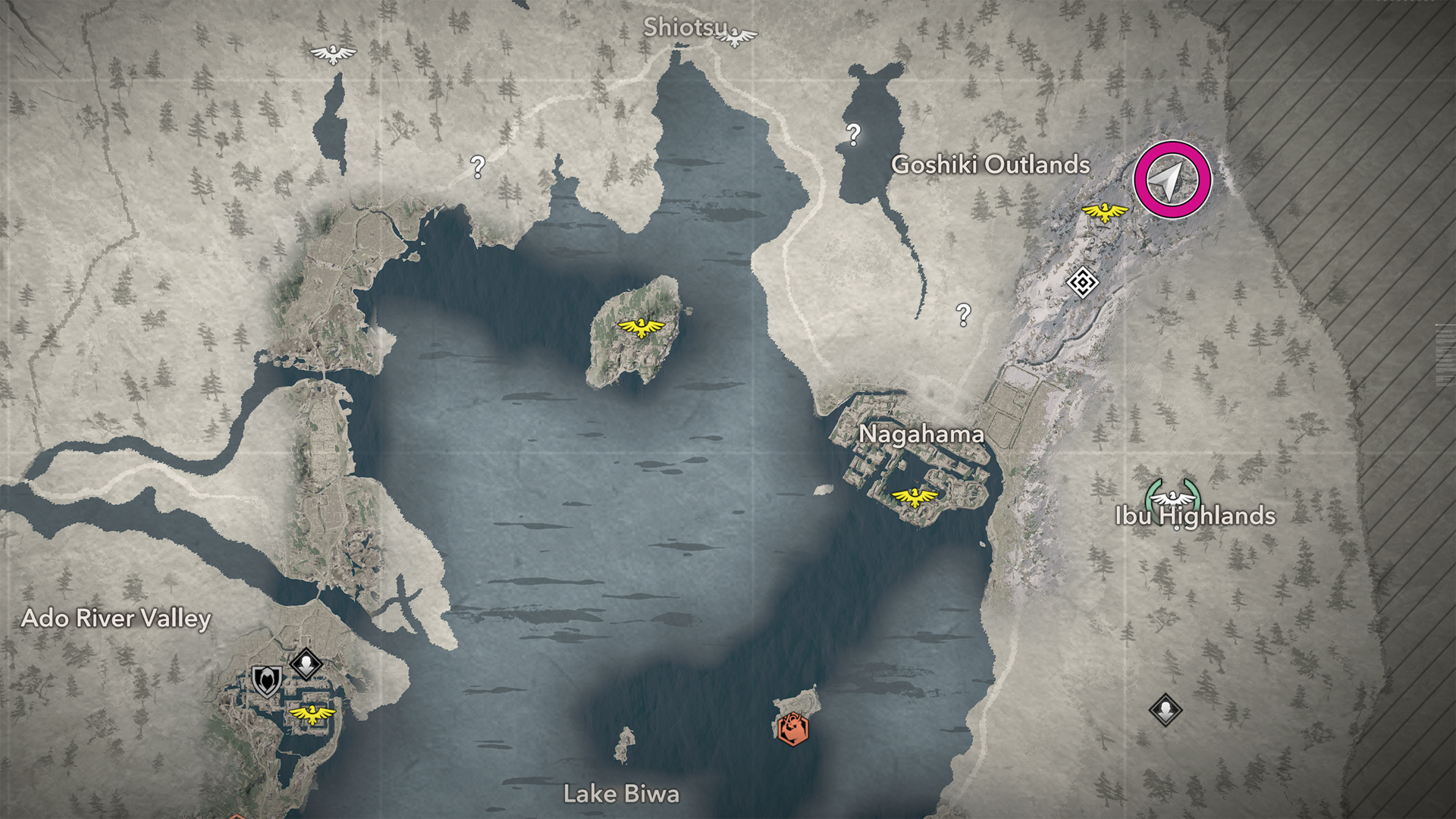
Task: Select the question mark on the small northeastern lake
Action: coord(853,134)
